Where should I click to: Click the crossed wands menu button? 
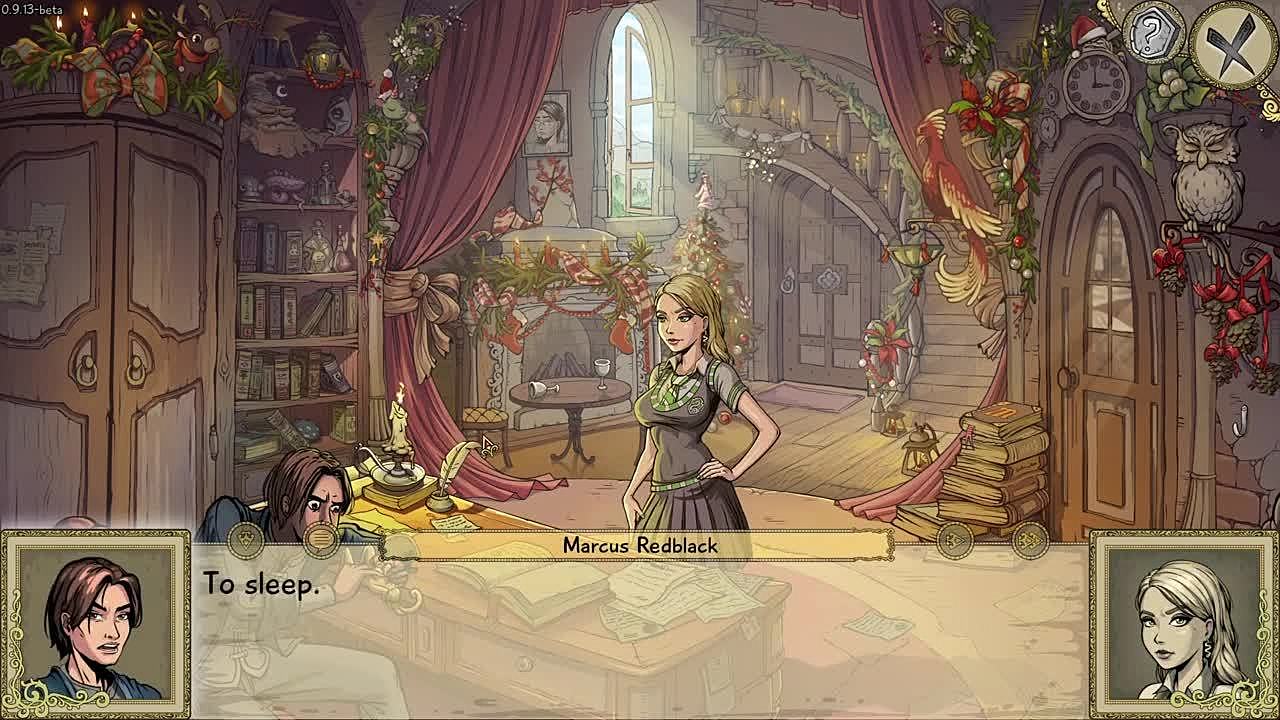pos(1233,44)
